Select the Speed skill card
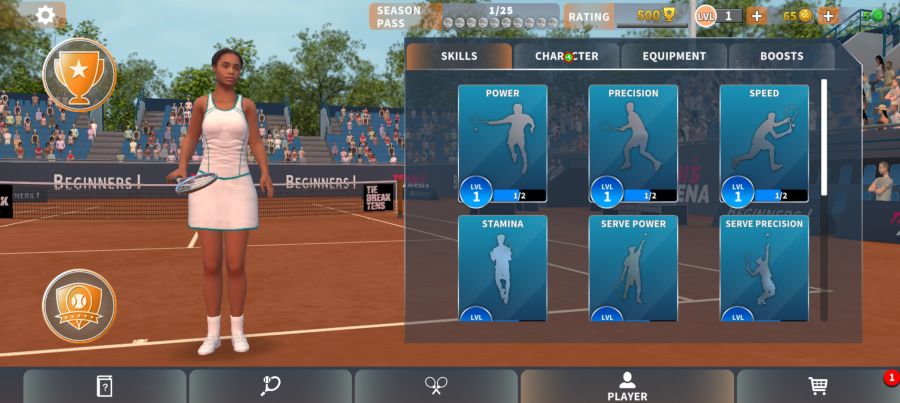The image size is (900, 403). (764, 143)
